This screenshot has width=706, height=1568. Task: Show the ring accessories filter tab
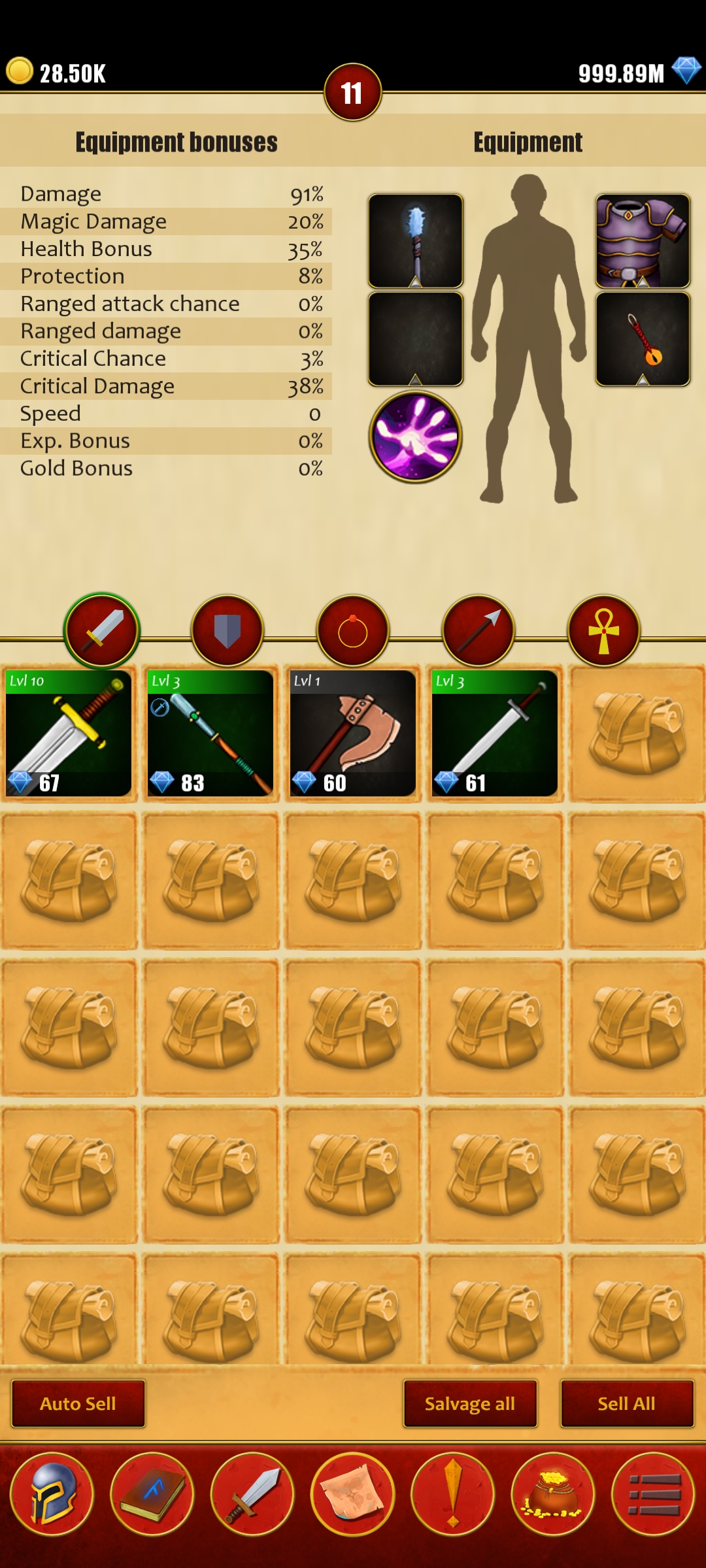pos(352,630)
